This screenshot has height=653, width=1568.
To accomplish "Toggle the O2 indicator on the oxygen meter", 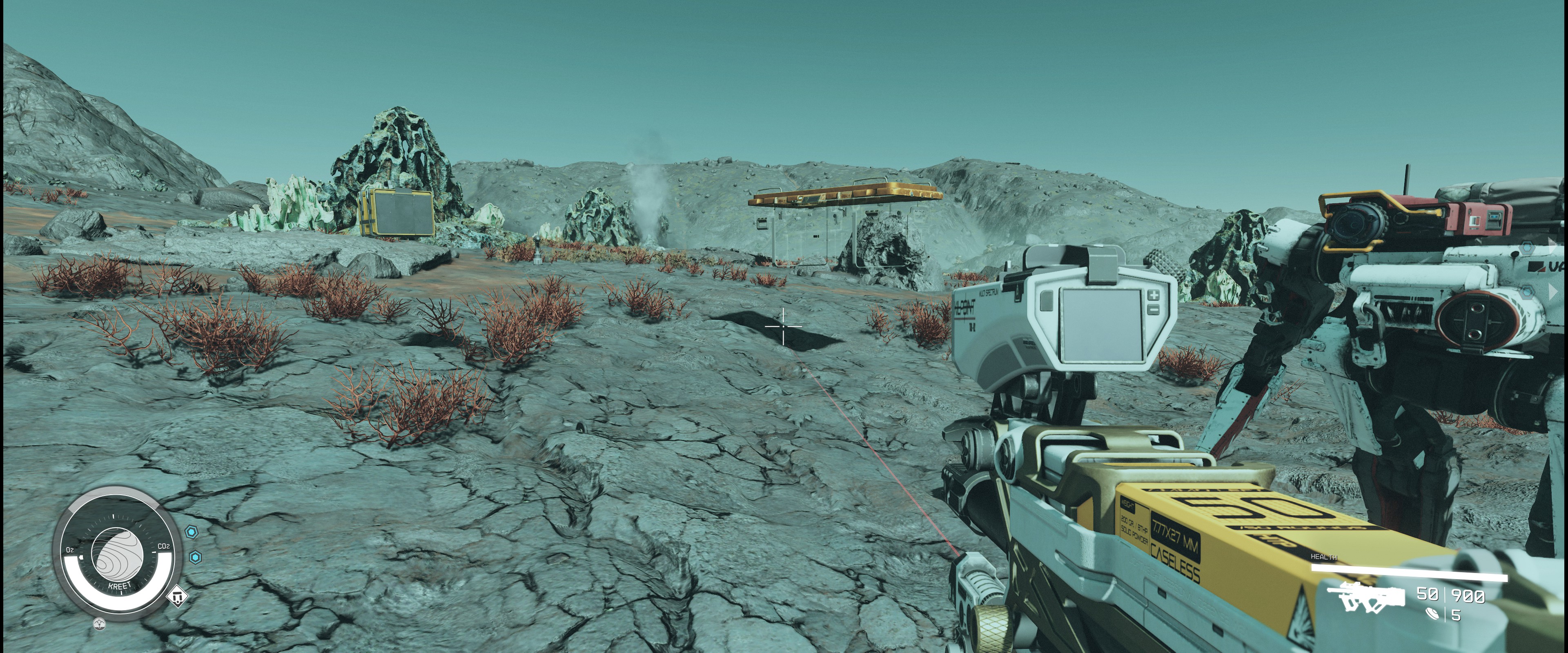I will pyautogui.click(x=71, y=550).
